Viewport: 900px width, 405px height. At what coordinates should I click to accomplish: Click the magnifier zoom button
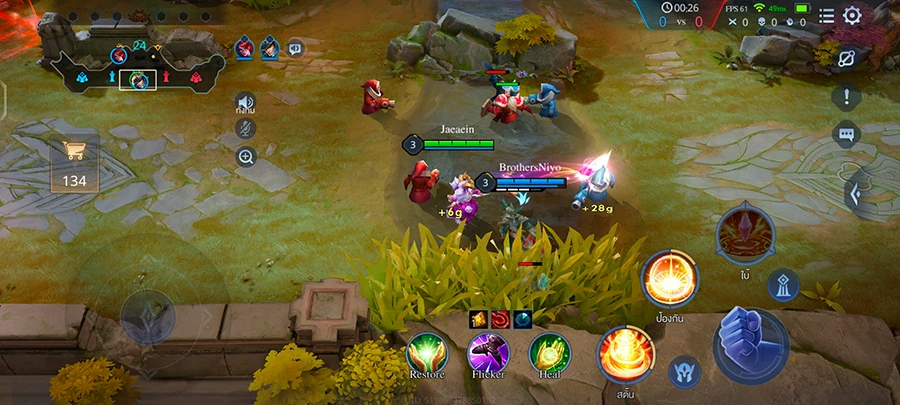246,156
